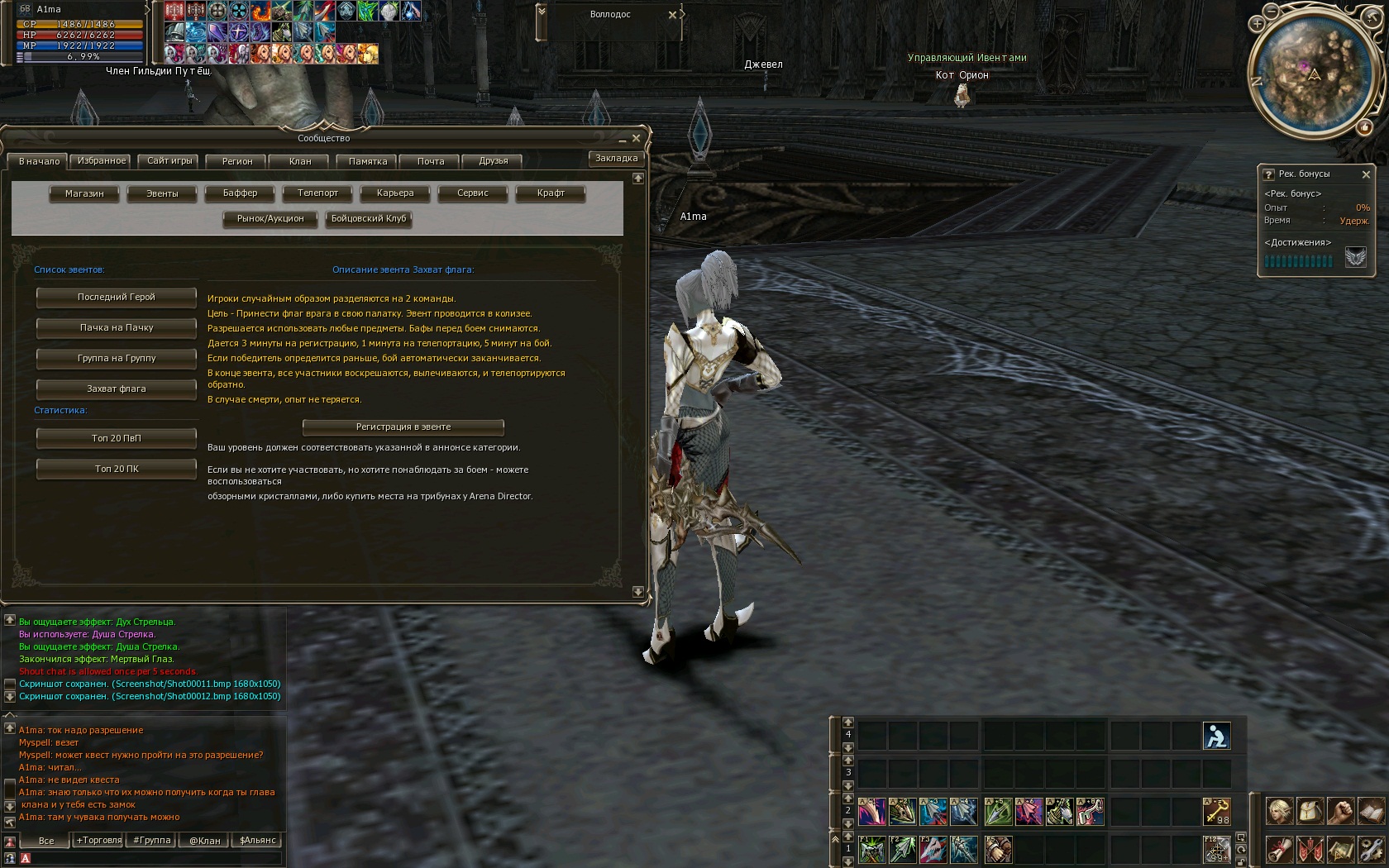The image size is (1389, 868).
Task: Close the Рек. бонусы panel
Action: point(1366,174)
